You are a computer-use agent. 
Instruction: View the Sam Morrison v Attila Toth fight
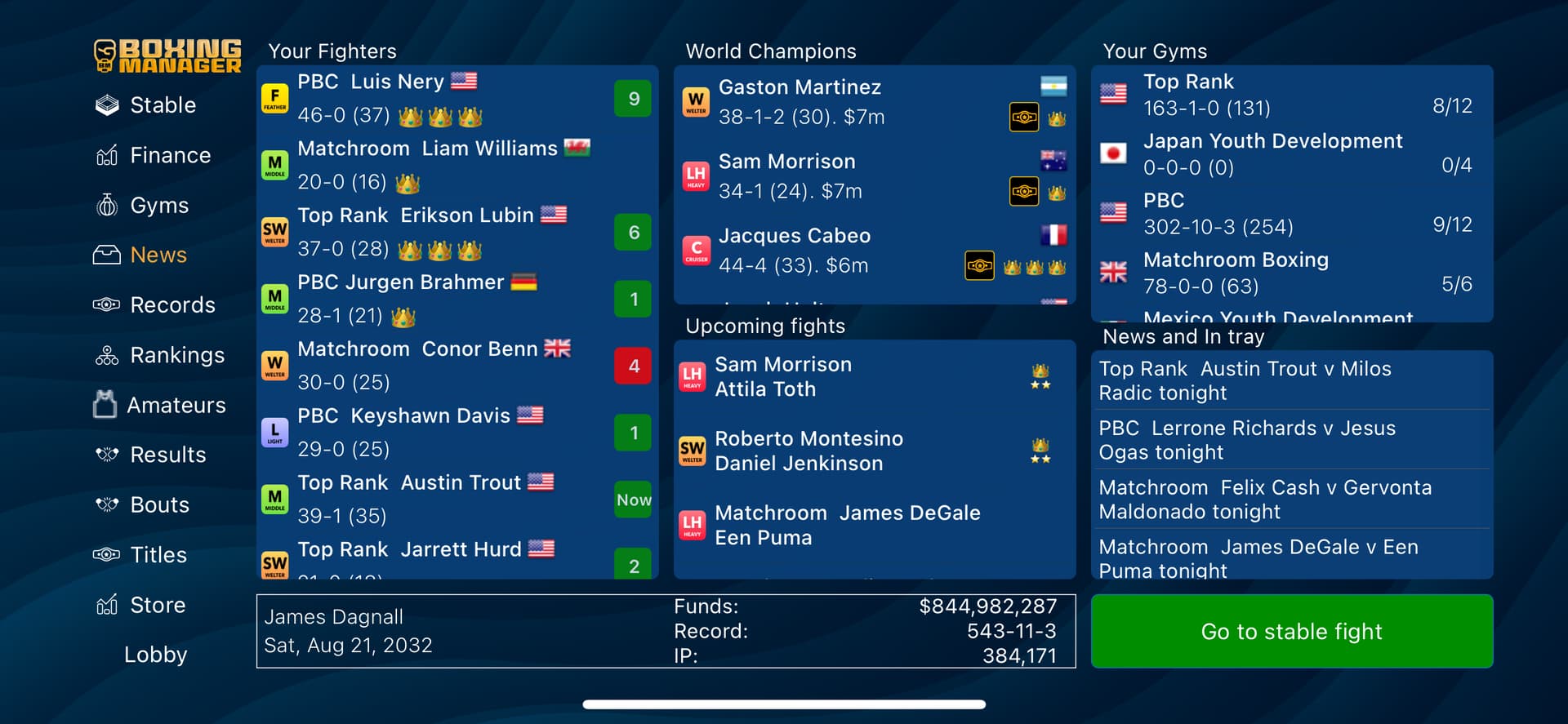tap(857, 377)
